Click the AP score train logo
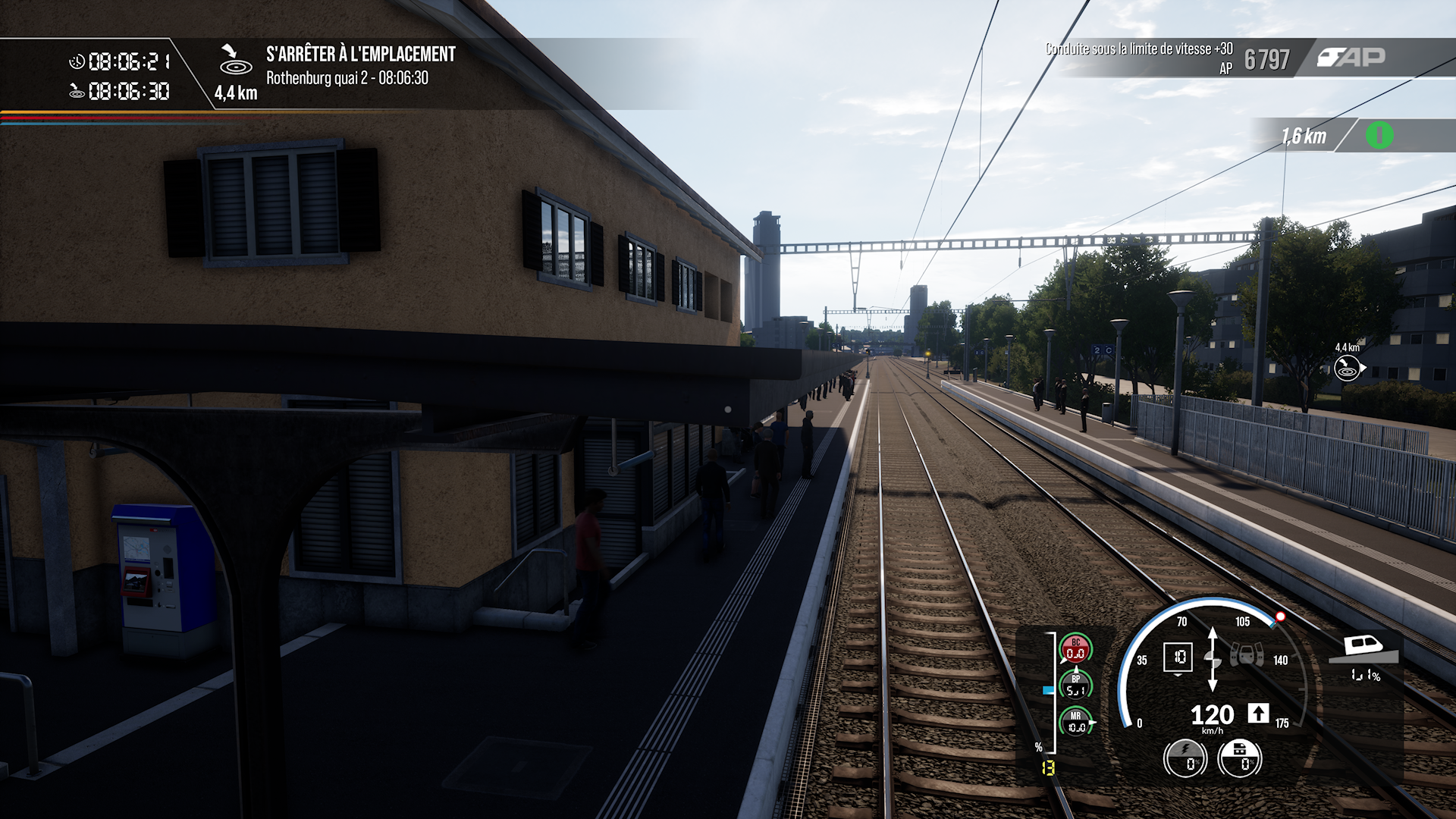This screenshot has height=819, width=1456. [x=1351, y=58]
